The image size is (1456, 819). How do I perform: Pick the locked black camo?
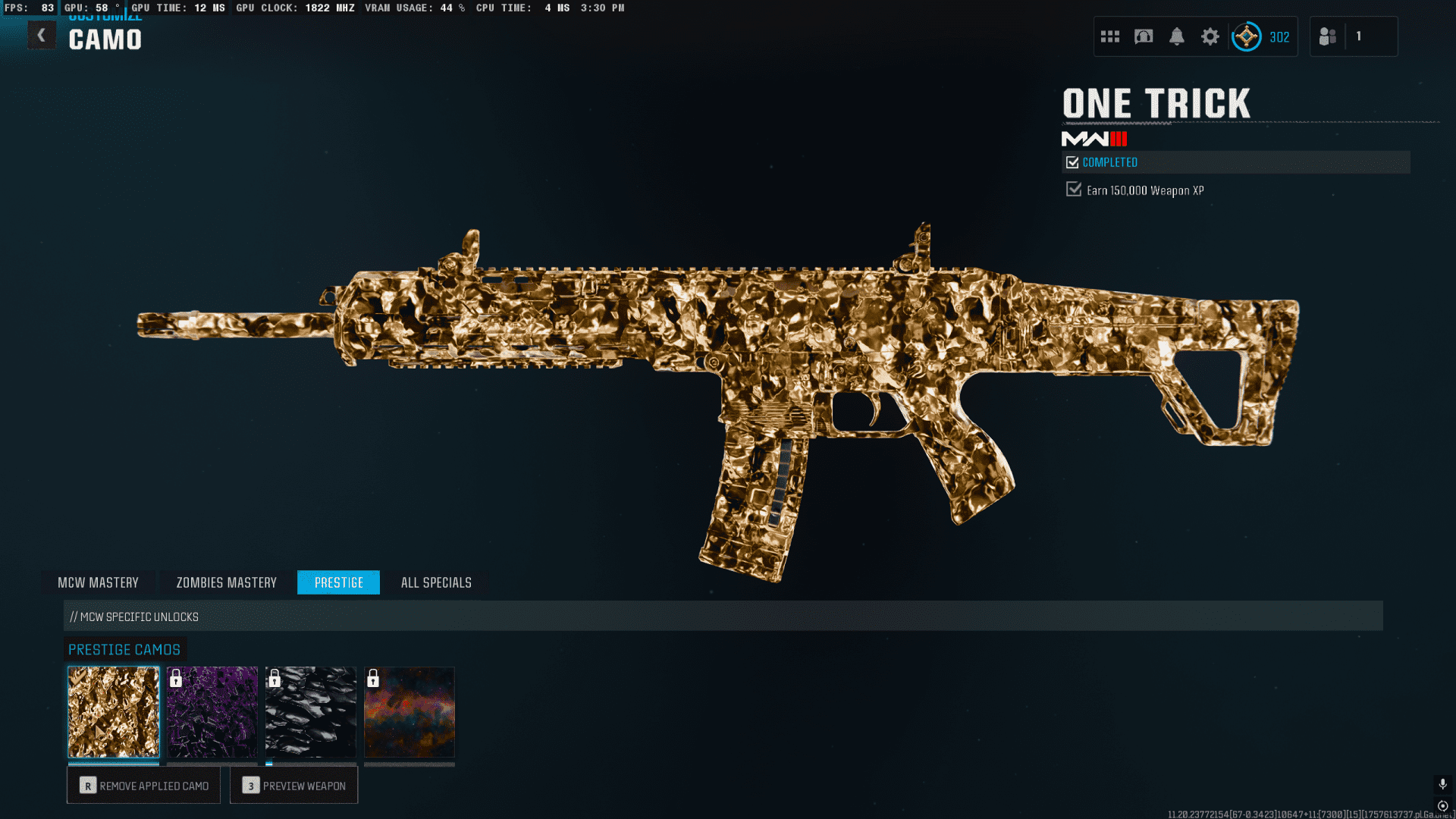311,712
